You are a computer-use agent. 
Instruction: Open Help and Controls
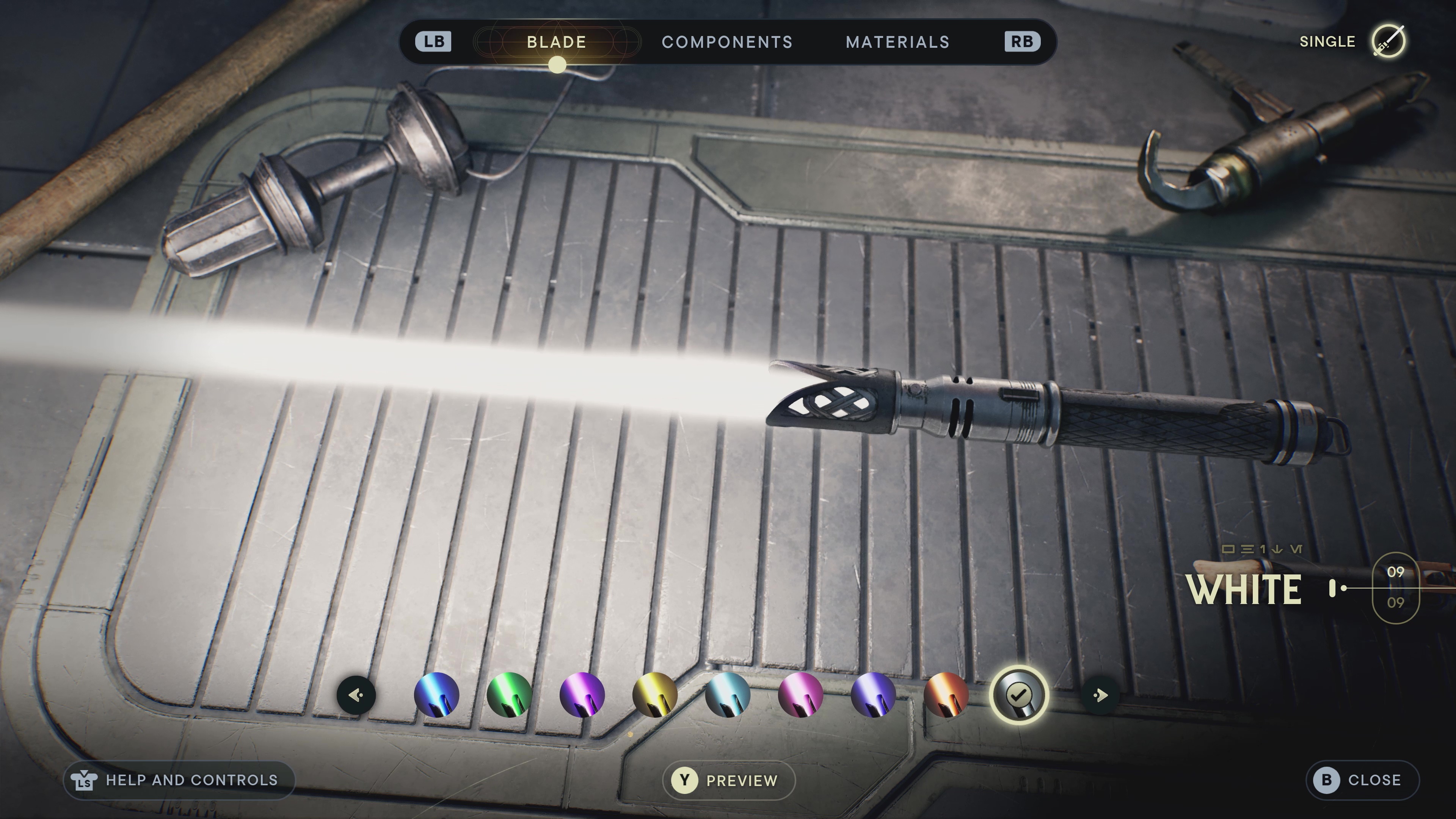[x=179, y=780]
